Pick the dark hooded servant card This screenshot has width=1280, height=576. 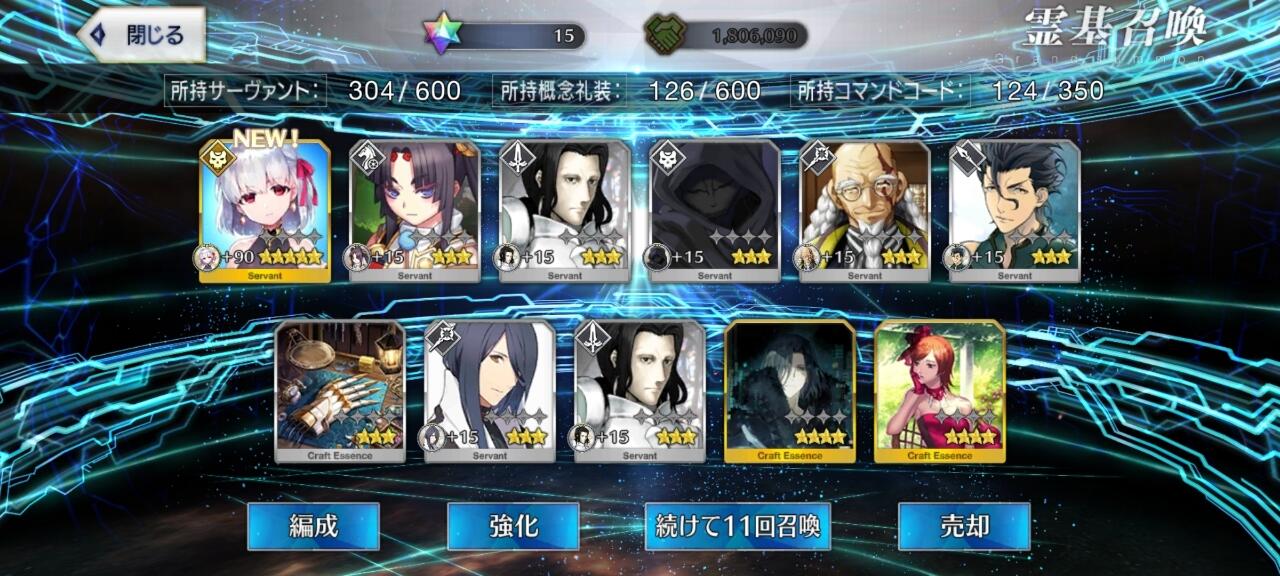(x=715, y=211)
